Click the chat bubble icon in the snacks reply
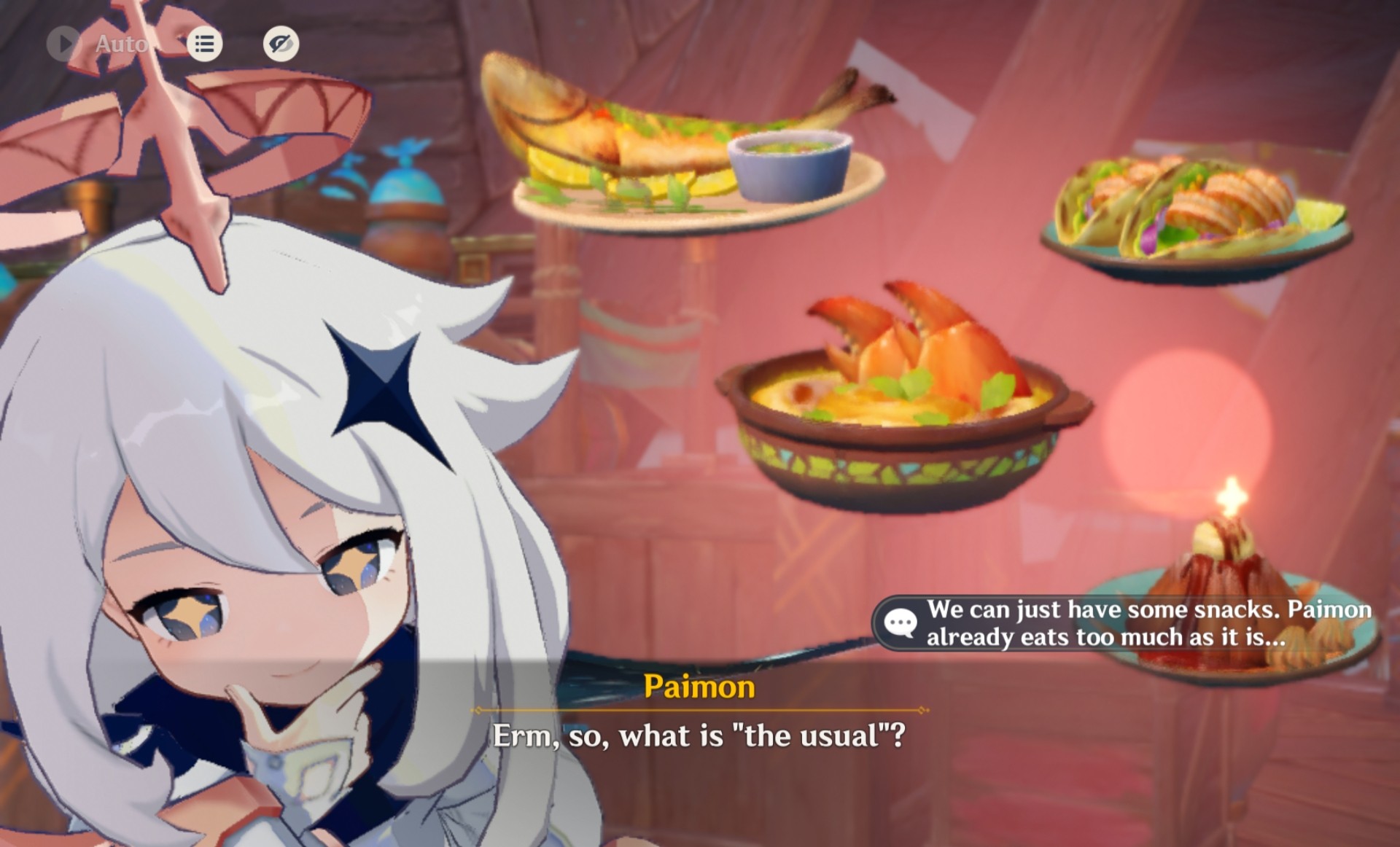 [x=904, y=622]
